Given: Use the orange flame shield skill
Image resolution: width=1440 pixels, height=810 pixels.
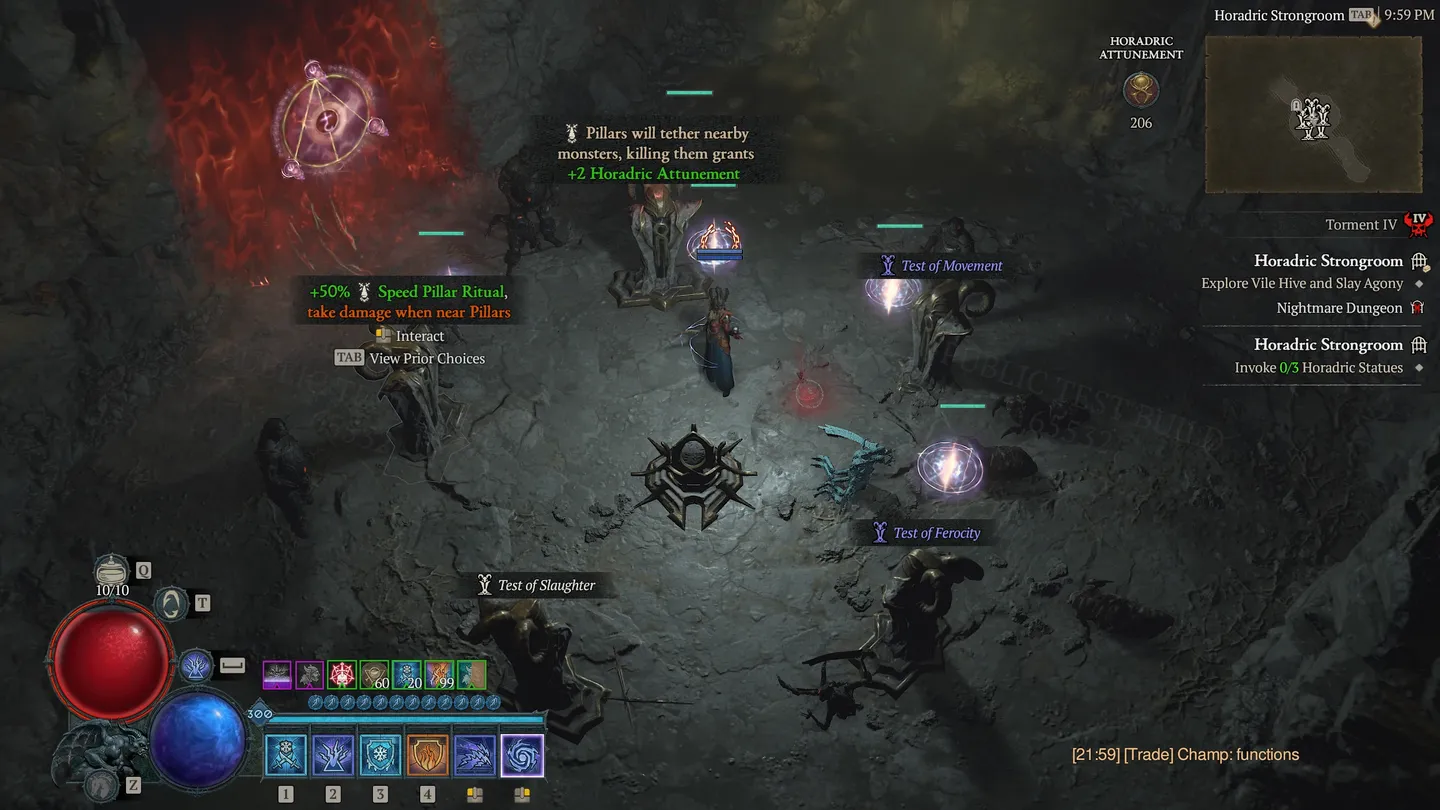Looking at the screenshot, I should (427, 756).
